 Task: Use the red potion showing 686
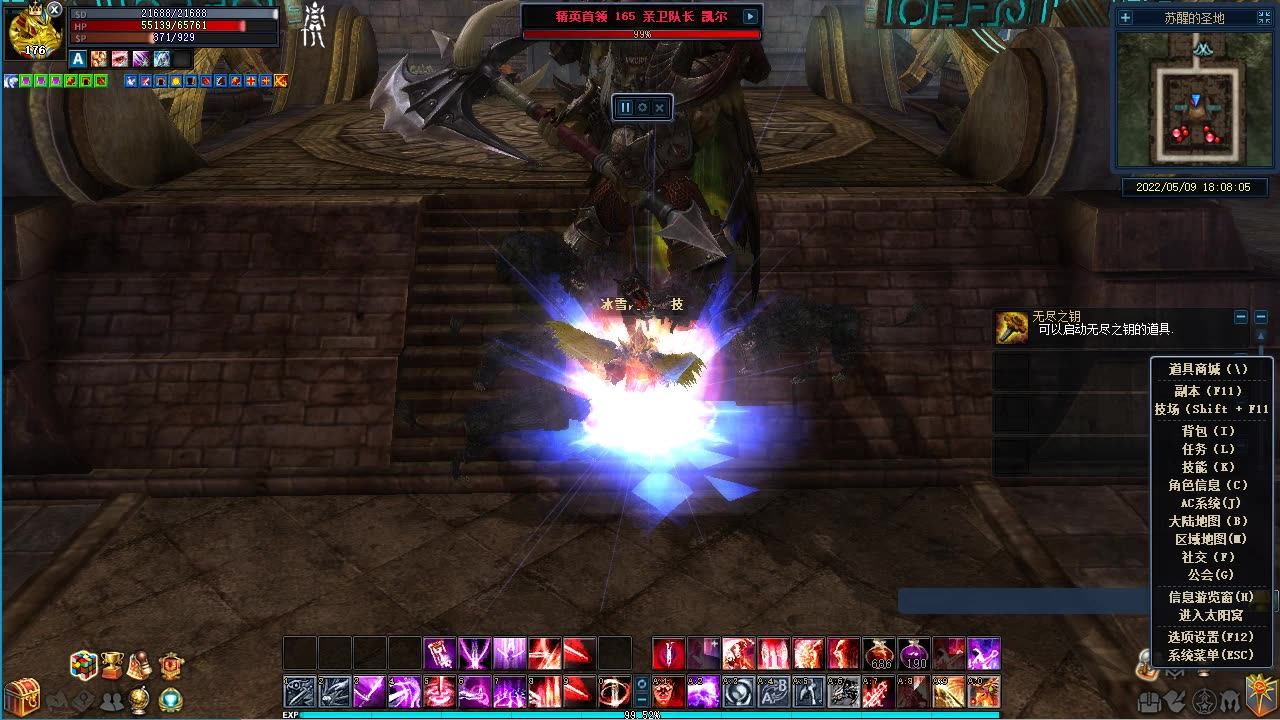point(880,653)
